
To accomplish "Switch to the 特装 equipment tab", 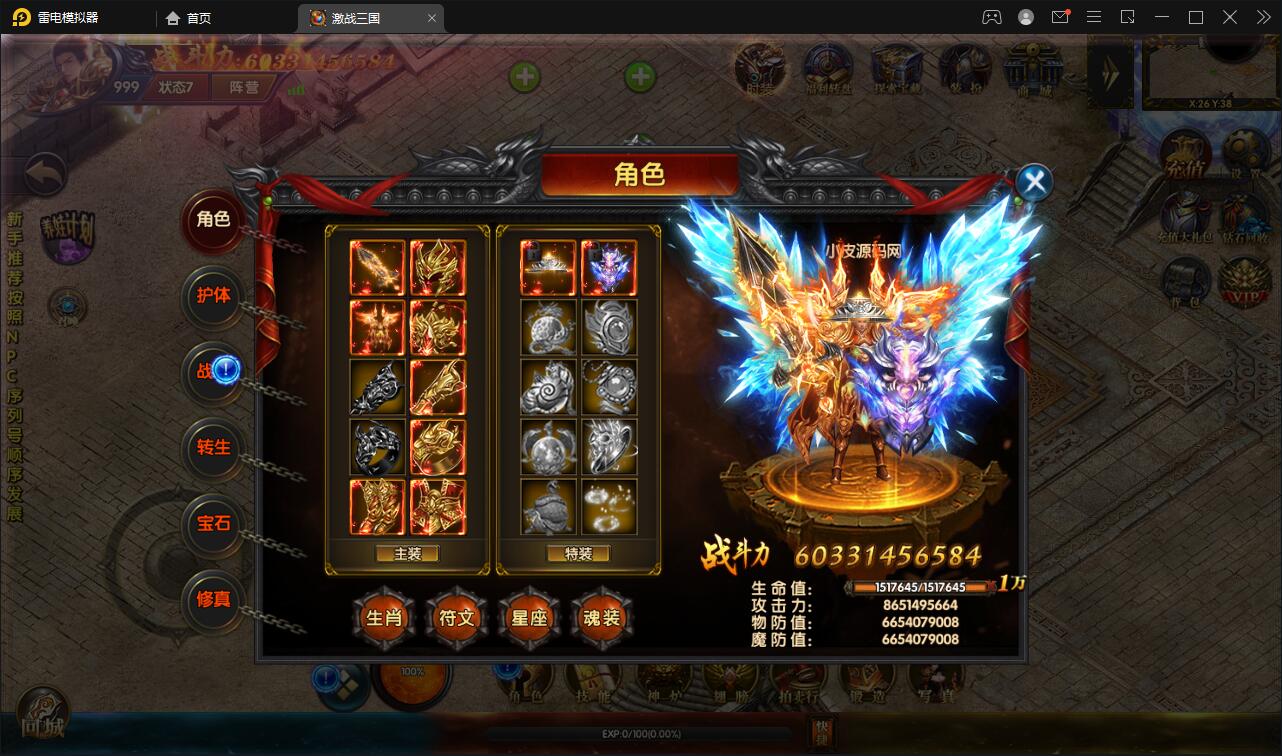I will pyautogui.click(x=578, y=552).
